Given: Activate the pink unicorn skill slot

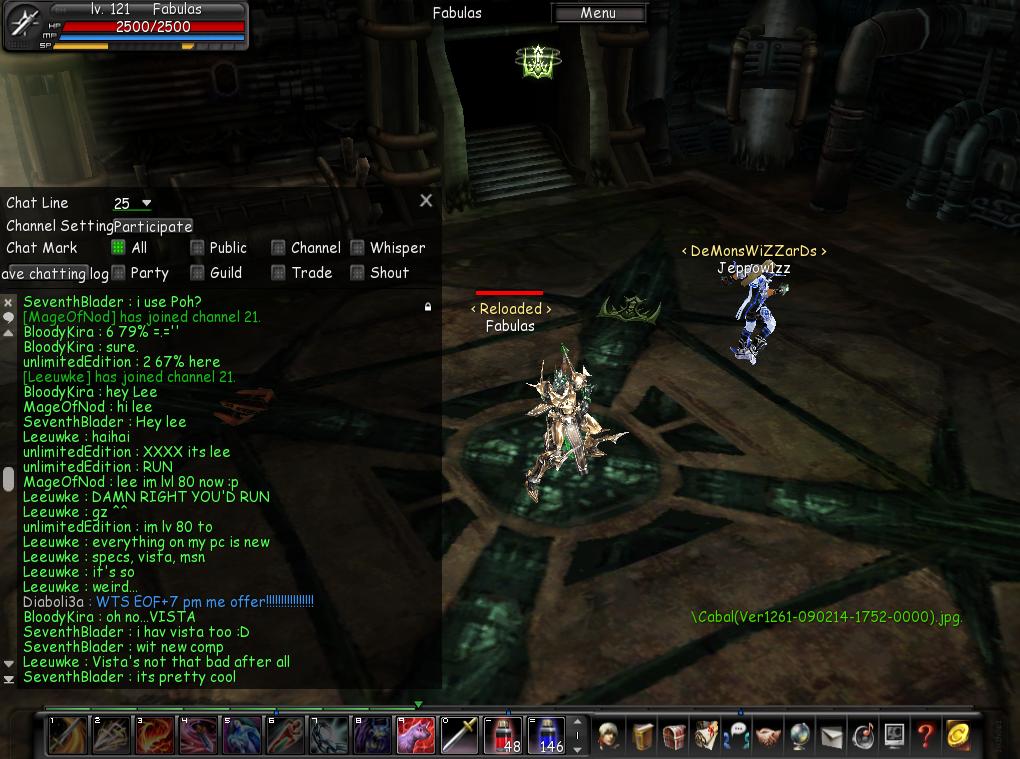Looking at the screenshot, I should coord(416,735).
